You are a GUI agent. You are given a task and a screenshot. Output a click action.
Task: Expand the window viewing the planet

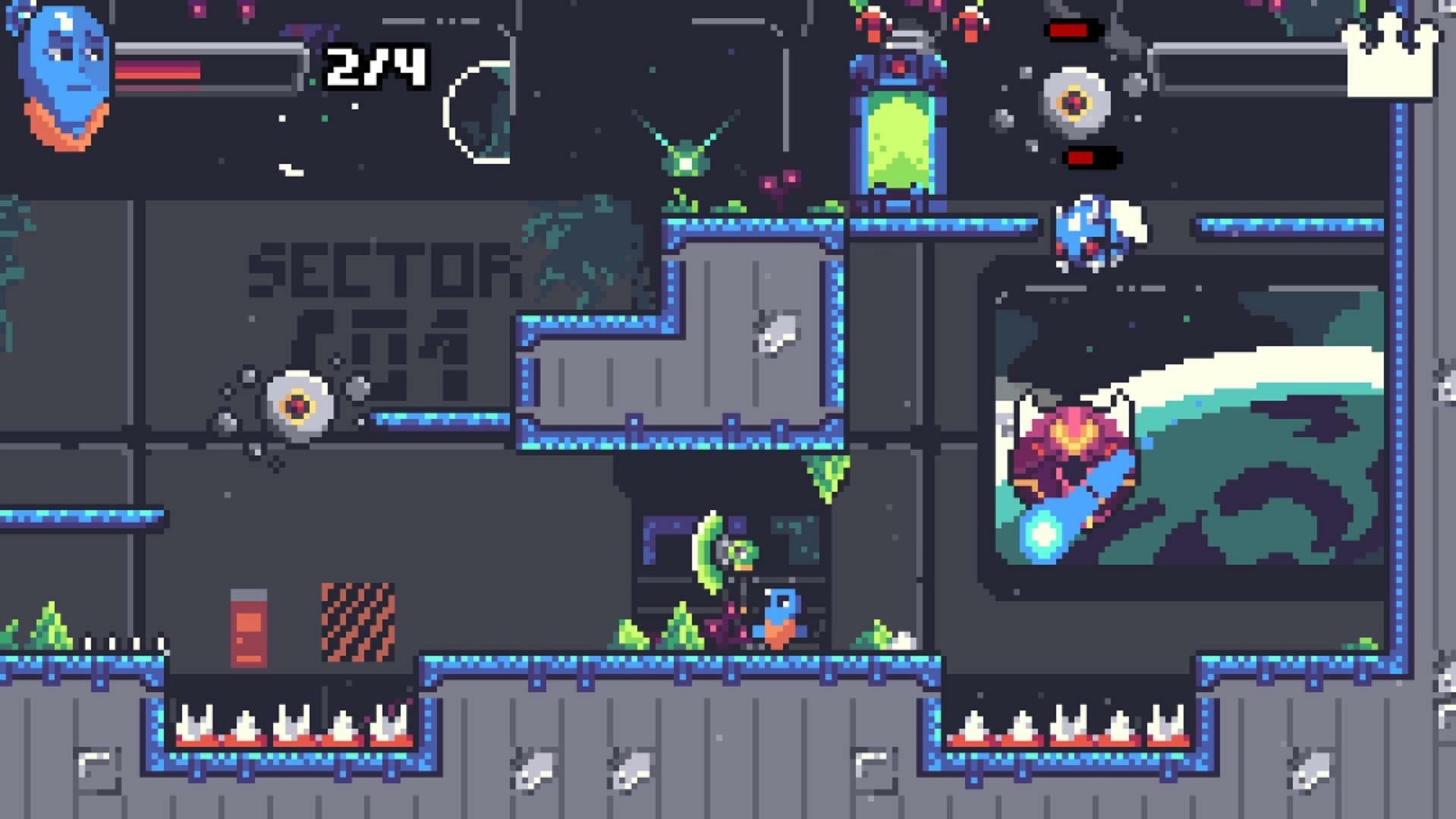click(1184, 417)
